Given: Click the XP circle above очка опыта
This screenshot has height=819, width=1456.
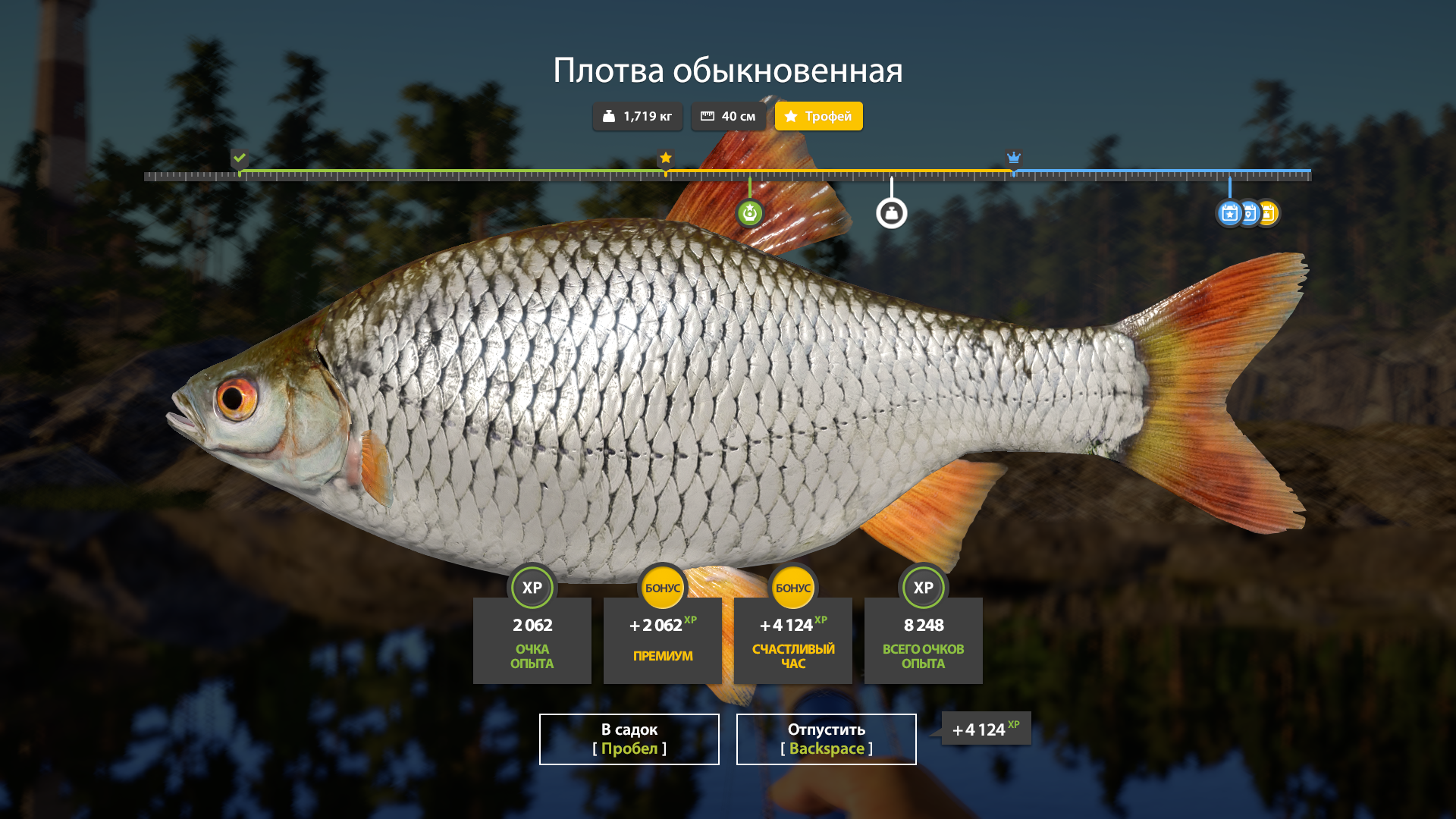Looking at the screenshot, I should pos(532,587).
